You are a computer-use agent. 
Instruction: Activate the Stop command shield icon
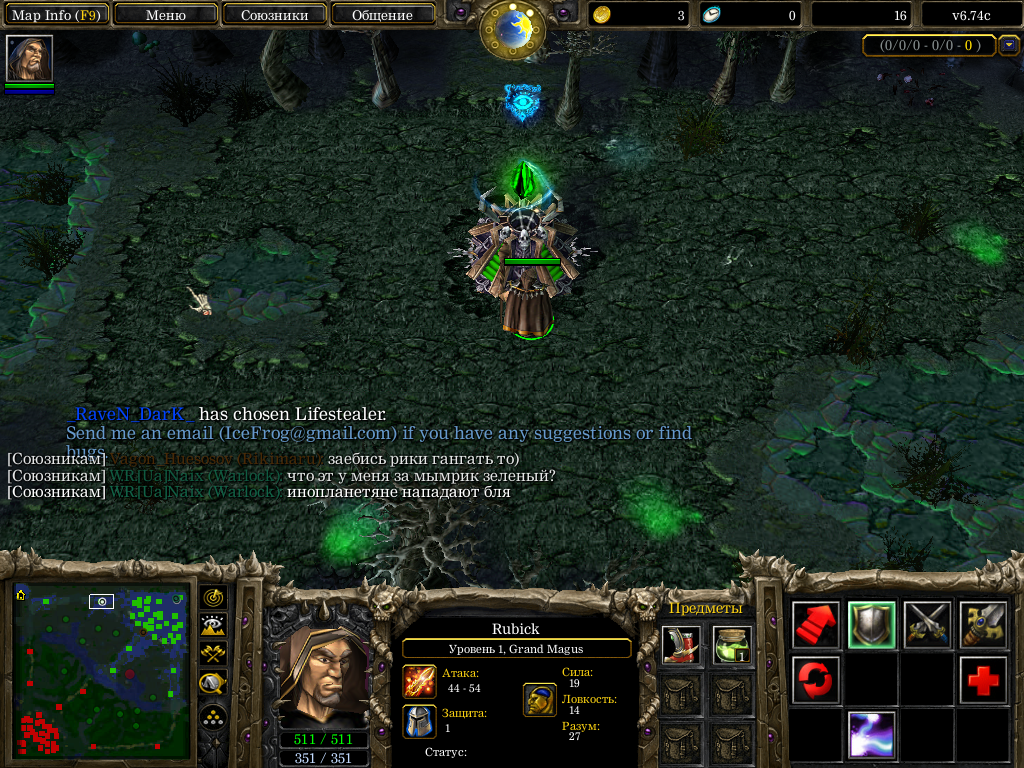tap(871, 625)
